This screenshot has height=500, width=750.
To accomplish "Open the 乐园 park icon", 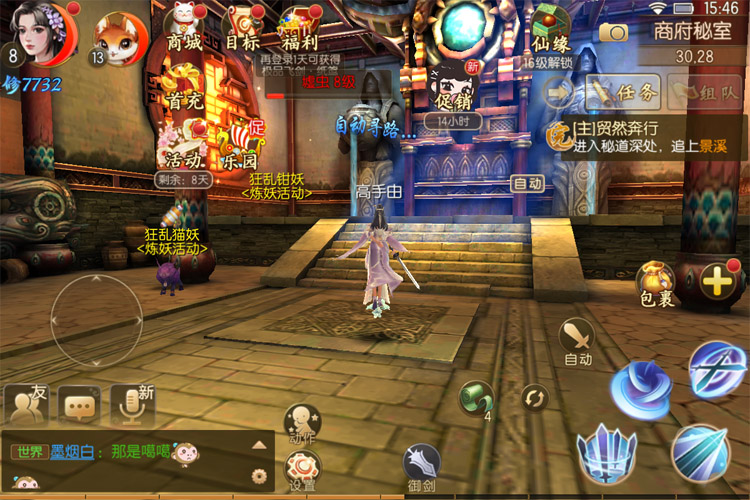I will click(240, 145).
